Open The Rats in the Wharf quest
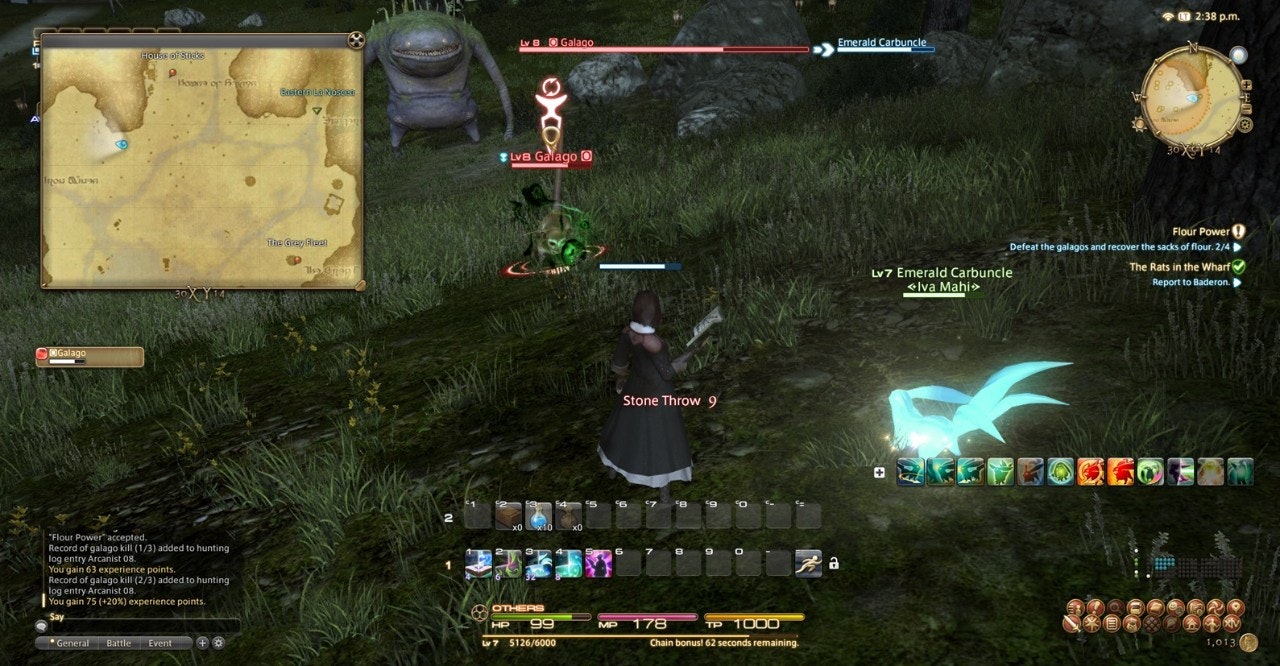This screenshot has height=666, width=1280. coord(1180,267)
